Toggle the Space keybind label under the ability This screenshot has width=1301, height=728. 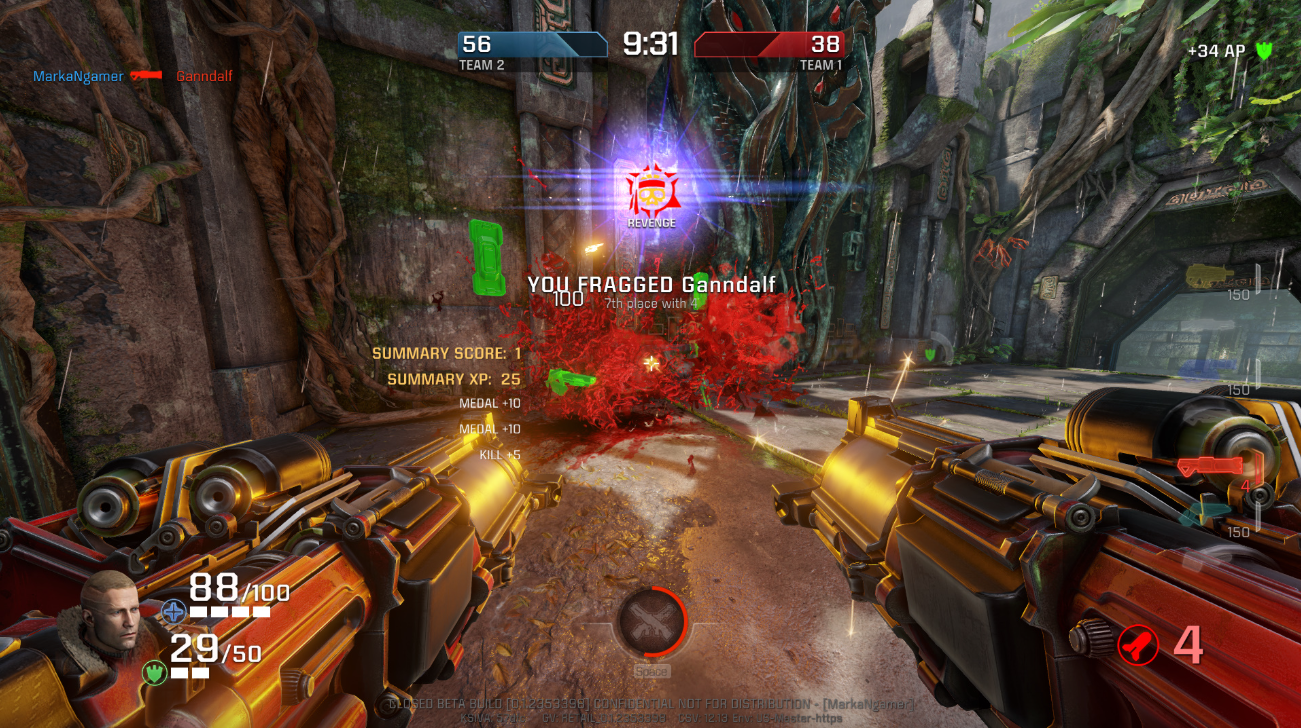click(651, 673)
